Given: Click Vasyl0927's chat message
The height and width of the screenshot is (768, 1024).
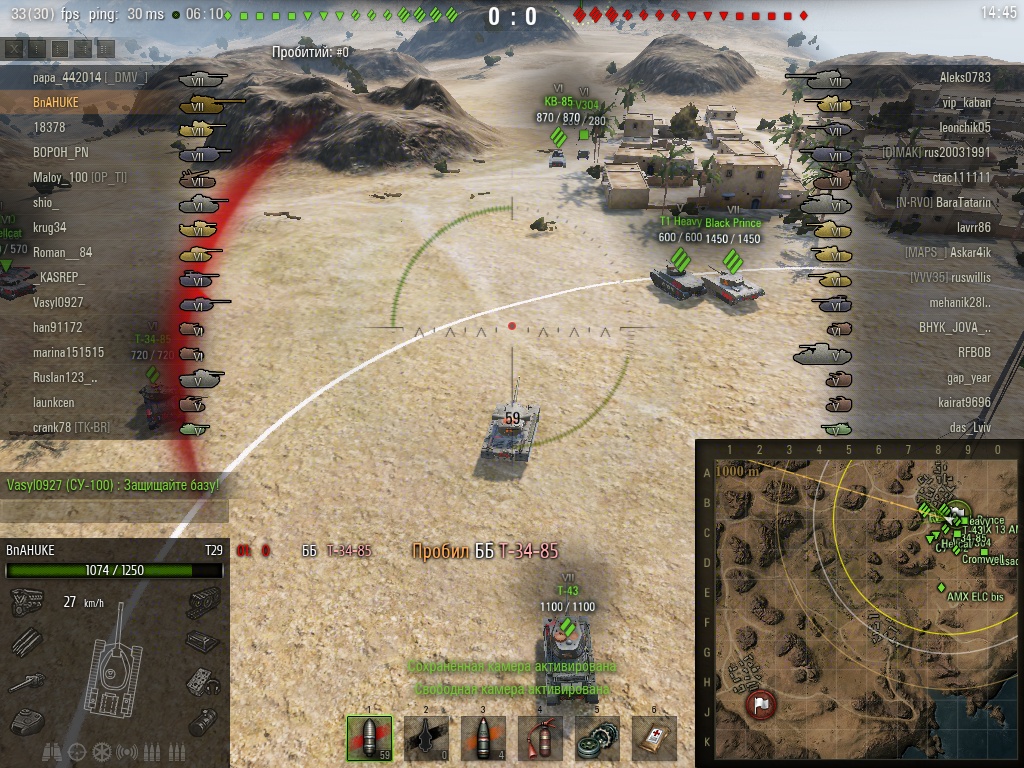Looking at the screenshot, I should point(113,485).
